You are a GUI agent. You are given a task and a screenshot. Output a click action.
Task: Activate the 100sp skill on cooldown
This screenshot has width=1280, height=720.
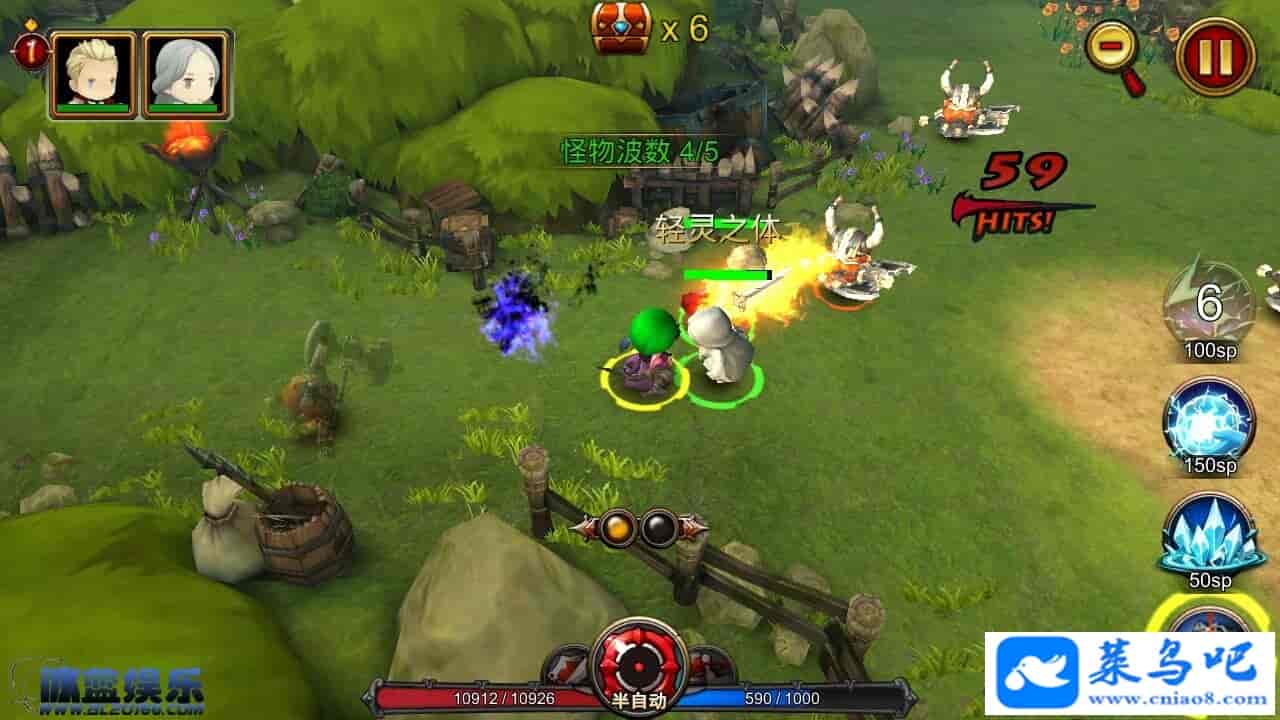click(1209, 303)
